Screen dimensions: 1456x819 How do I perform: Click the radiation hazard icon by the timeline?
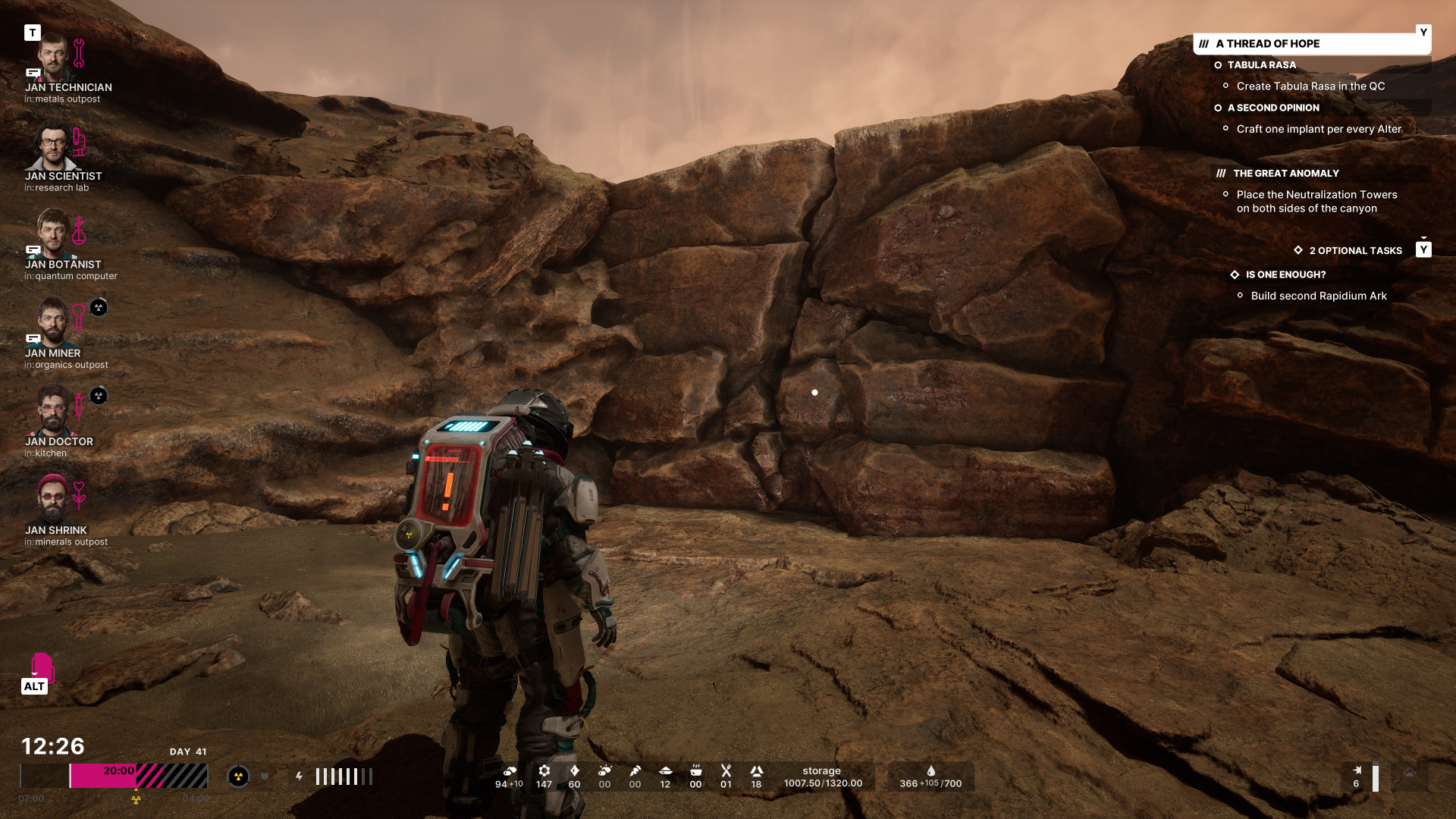point(238,776)
